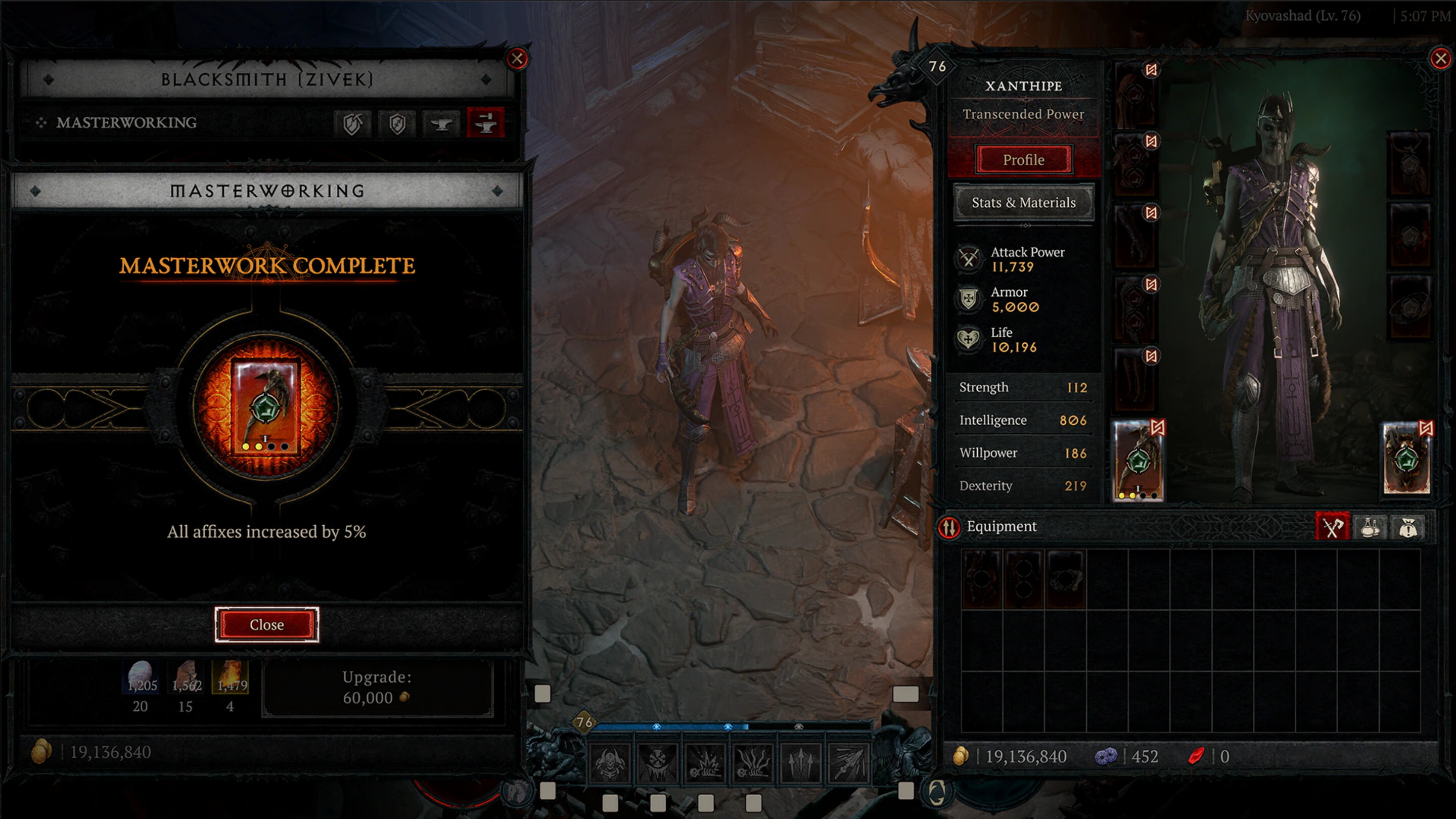
Task: Open the Consumables potion-flask tab in inventory
Action: (1370, 527)
